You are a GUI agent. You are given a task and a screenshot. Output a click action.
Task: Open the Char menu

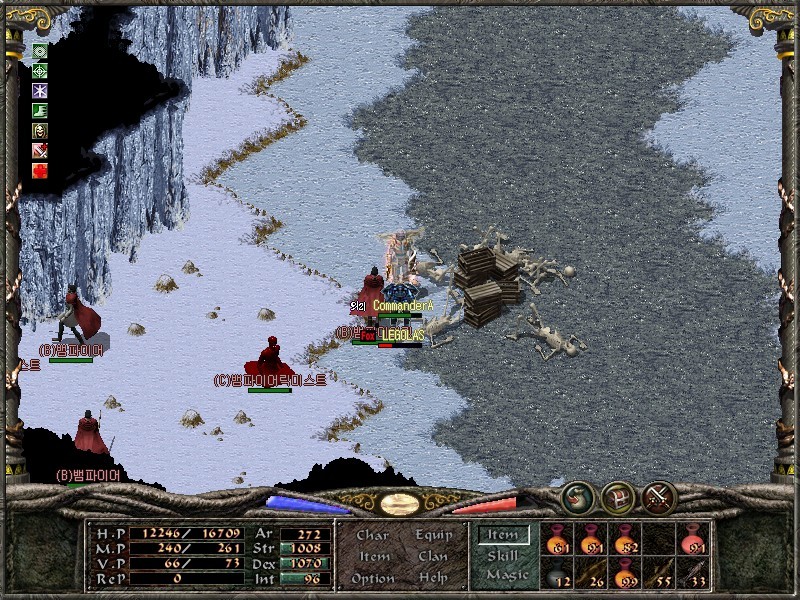pos(372,535)
